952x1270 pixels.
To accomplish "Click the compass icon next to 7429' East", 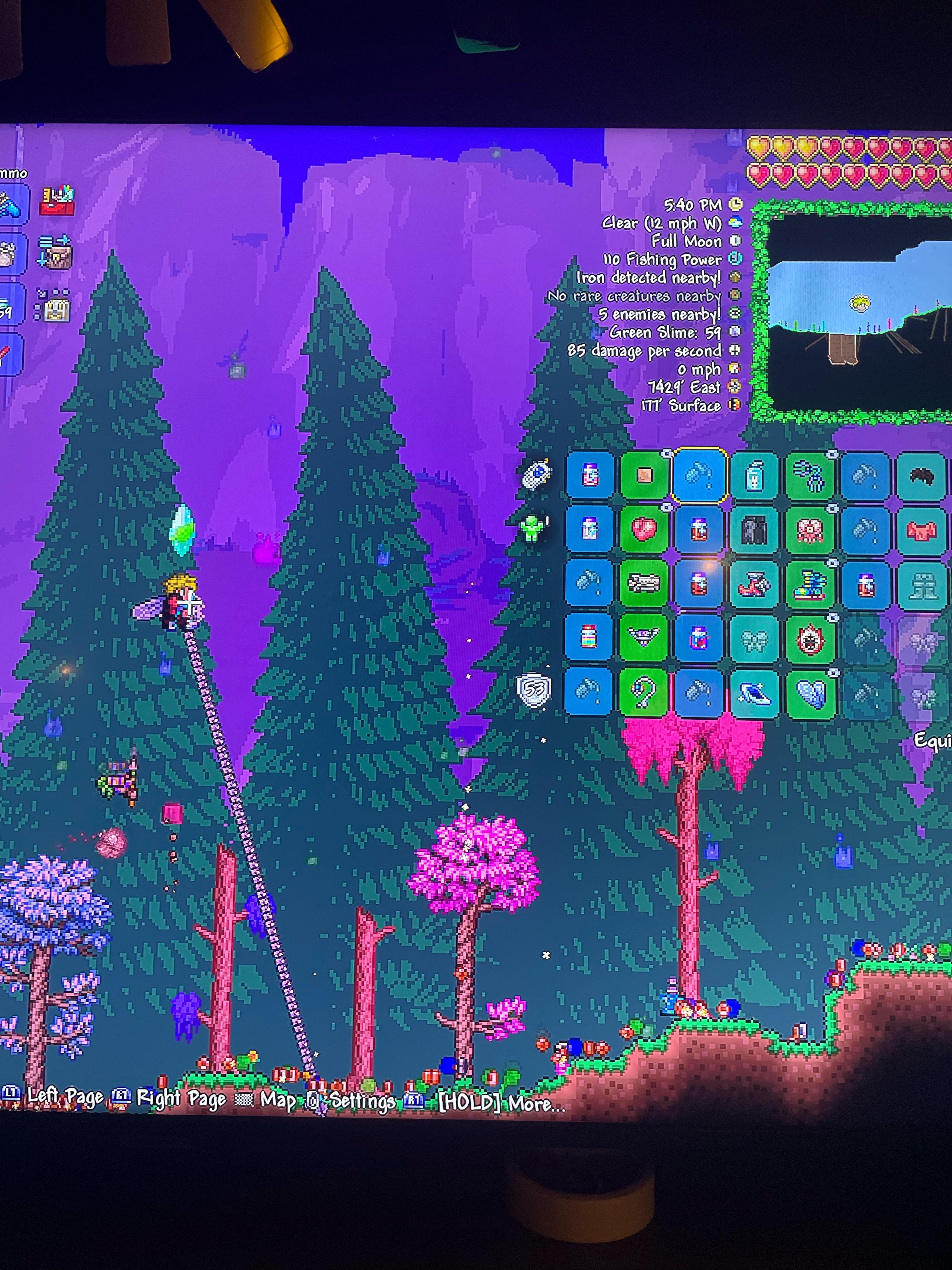I will [735, 387].
